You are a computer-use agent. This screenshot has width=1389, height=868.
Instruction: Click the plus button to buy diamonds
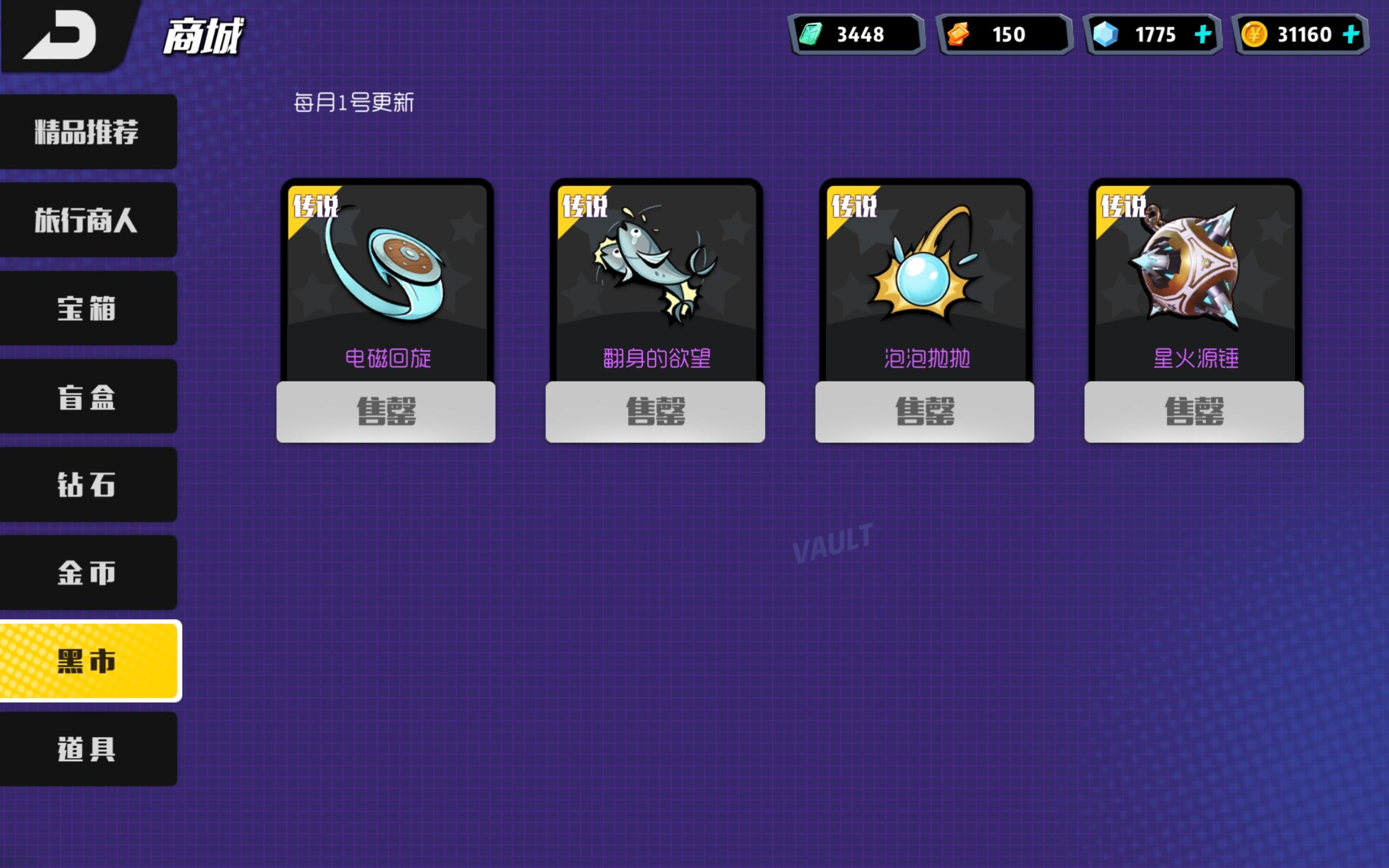(1201, 34)
